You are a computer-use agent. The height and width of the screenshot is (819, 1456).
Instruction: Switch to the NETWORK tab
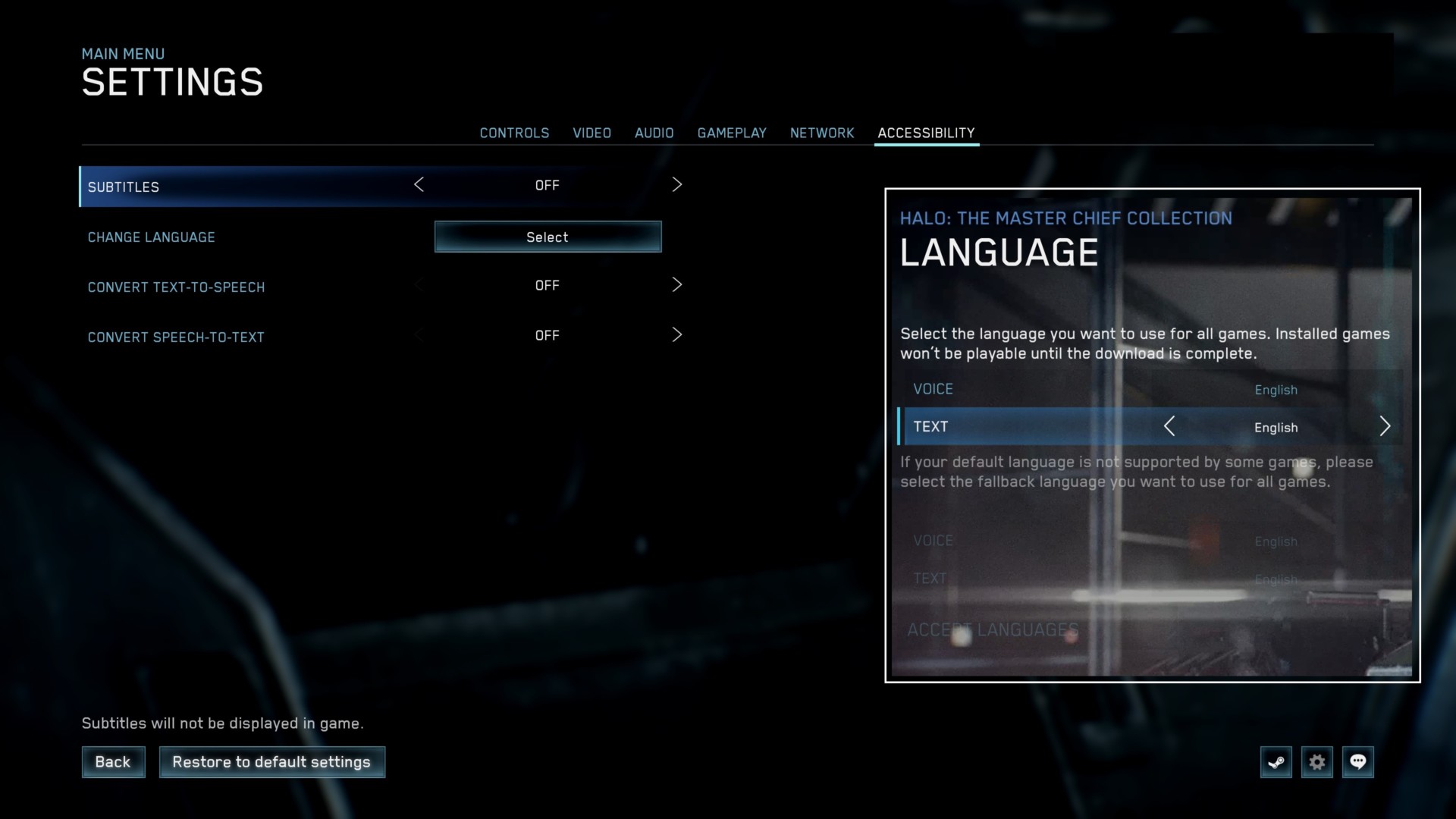click(x=822, y=133)
